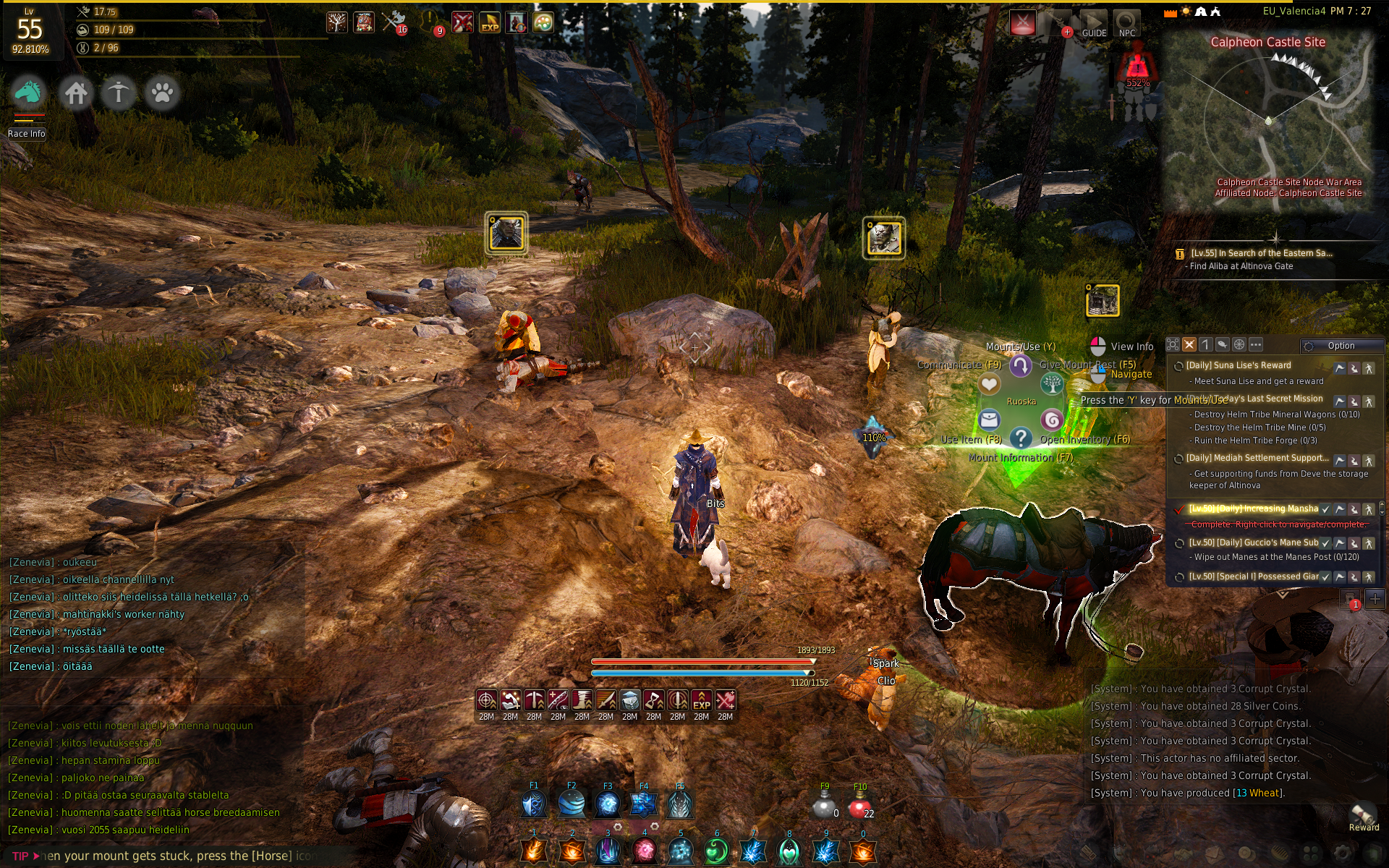The image size is (1389, 868).
Task: Click the plus button below quest list
Action: click(1375, 599)
